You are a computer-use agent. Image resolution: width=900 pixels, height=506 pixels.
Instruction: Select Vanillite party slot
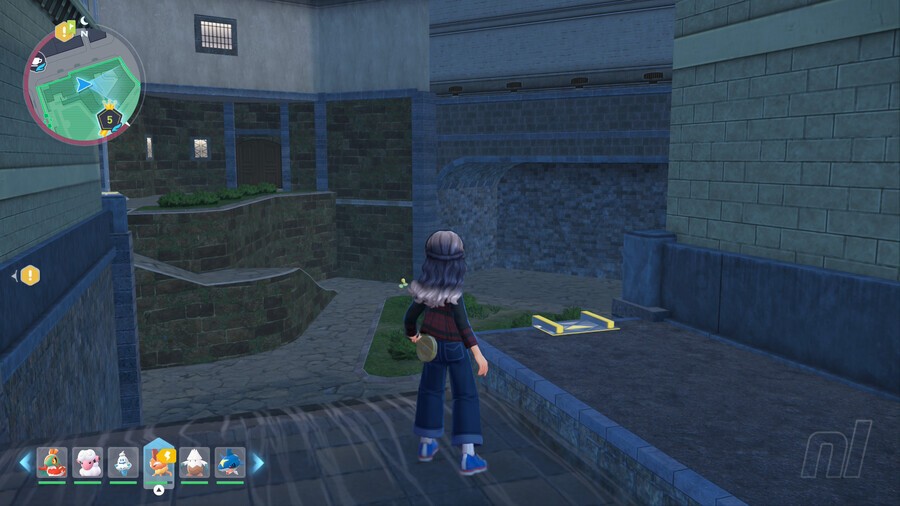[123, 462]
